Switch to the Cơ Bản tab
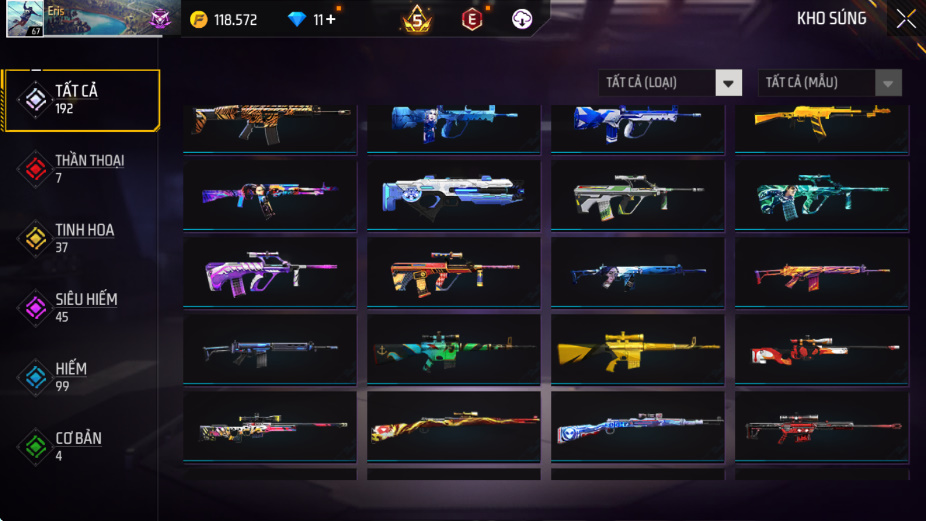The width and height of the screenshot is (926, 521). (x=78, y=446)
